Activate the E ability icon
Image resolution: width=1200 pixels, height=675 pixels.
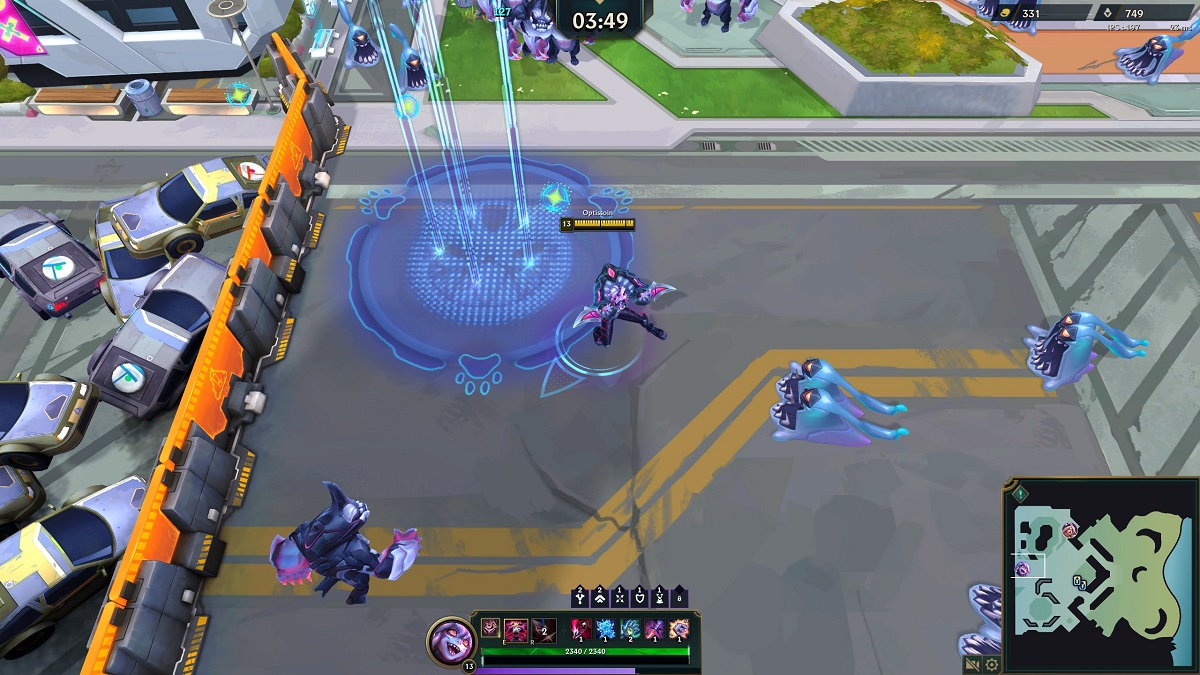coord(517,629)
